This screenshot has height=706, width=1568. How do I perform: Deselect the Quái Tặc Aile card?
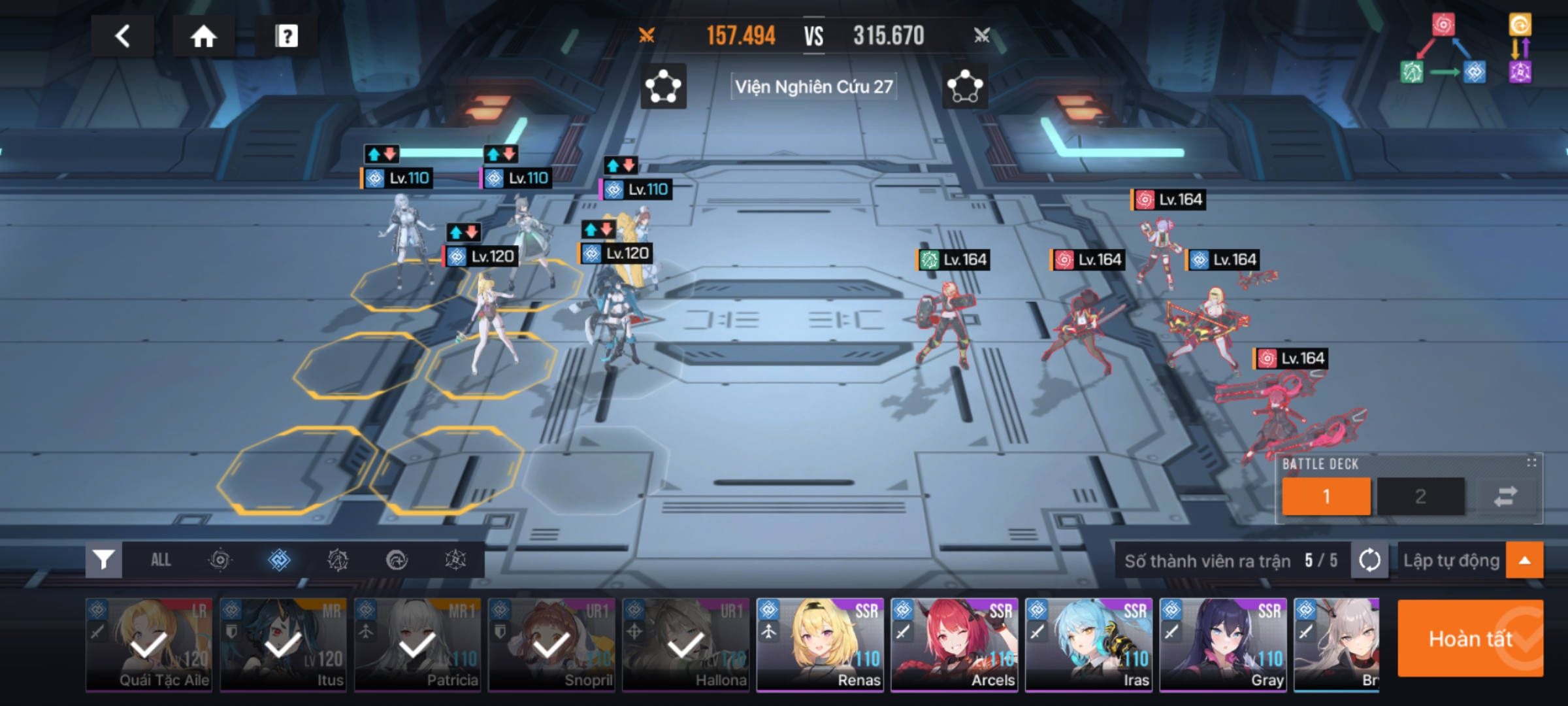149,645
